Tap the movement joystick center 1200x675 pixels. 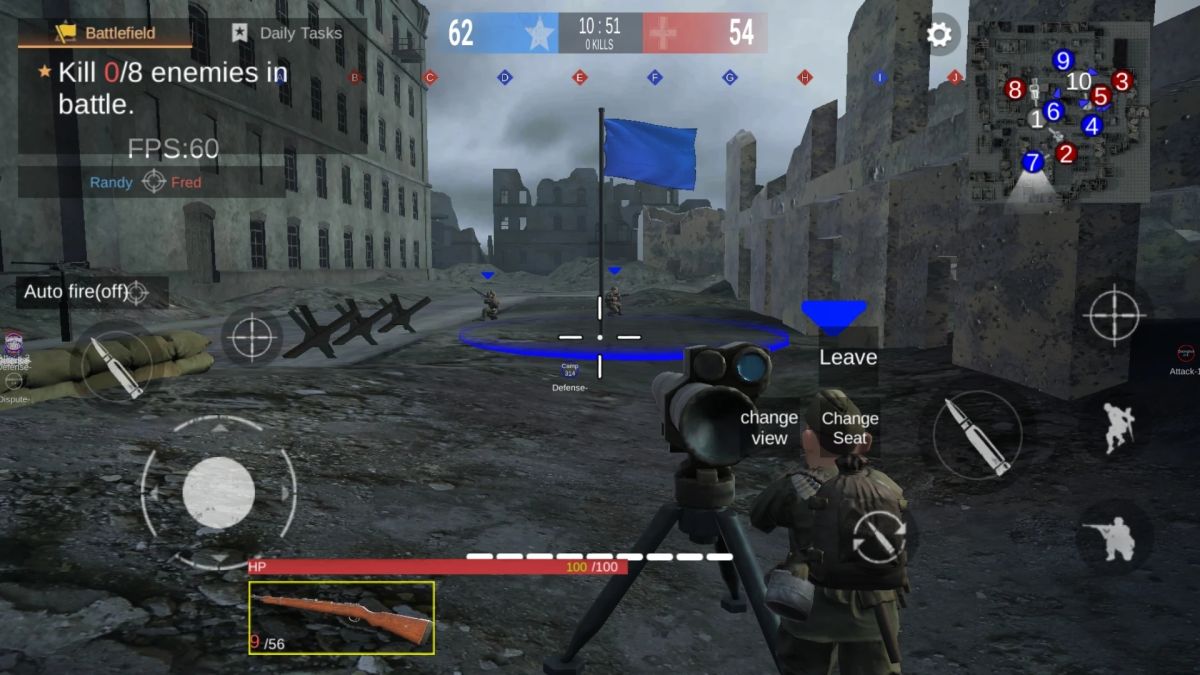coord(218,492)
